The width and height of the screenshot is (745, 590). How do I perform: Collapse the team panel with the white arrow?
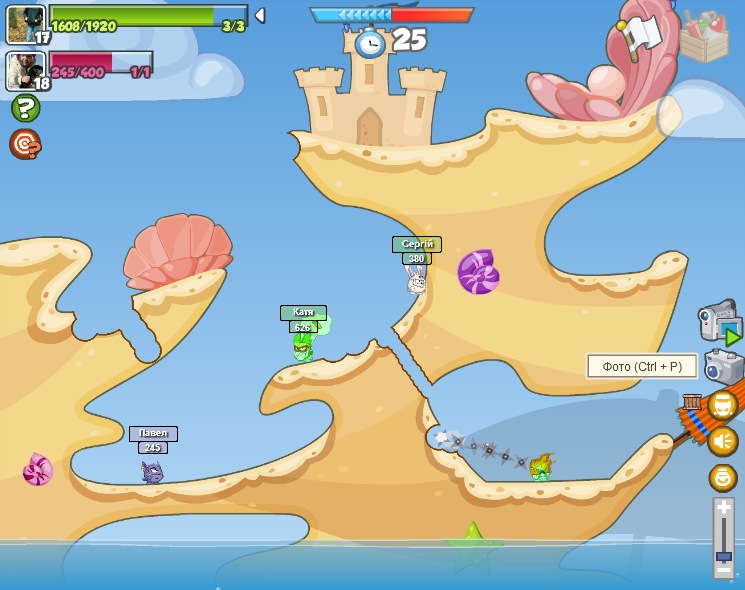pyautogui.click(x=260, y=15)
